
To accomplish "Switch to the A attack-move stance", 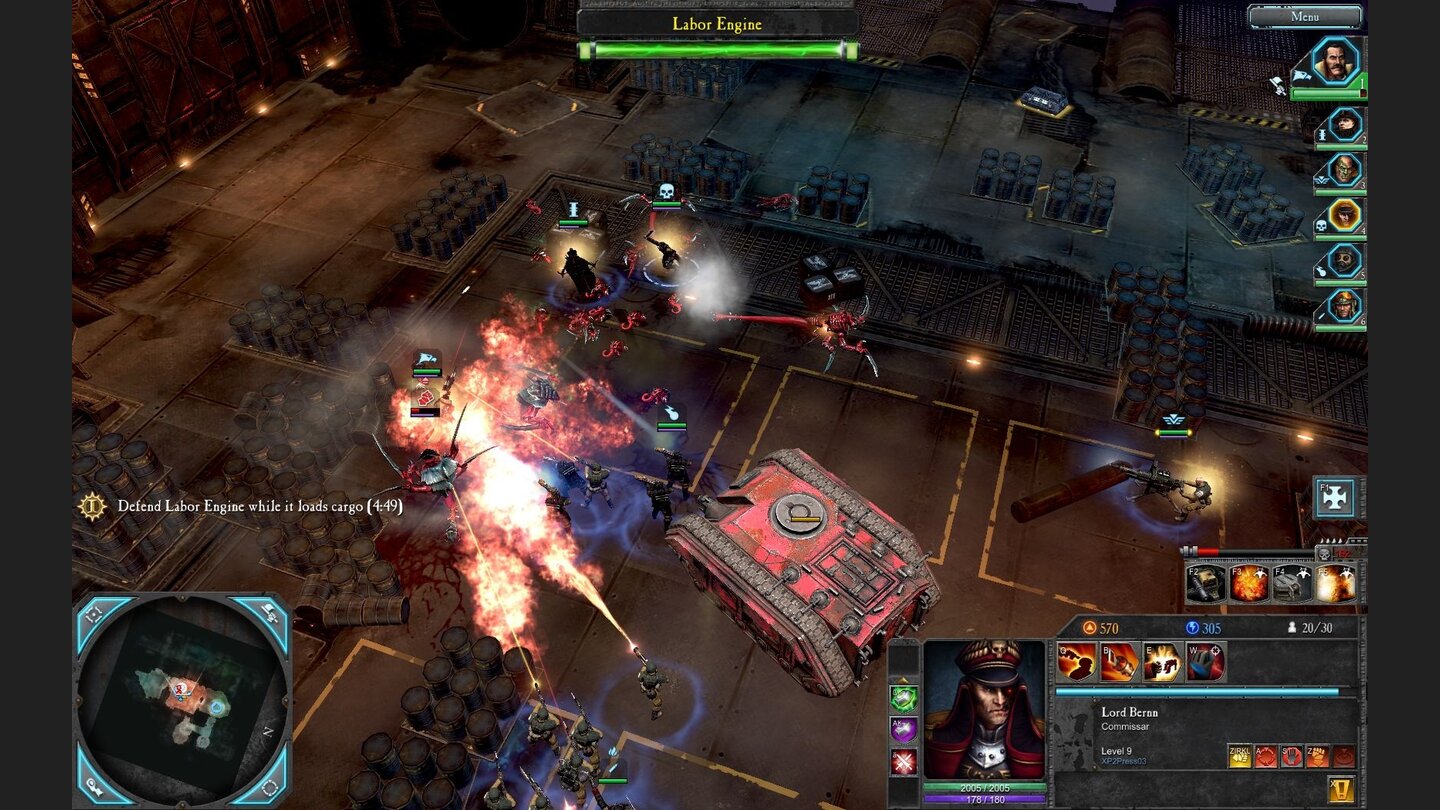I will (1266, 756).
